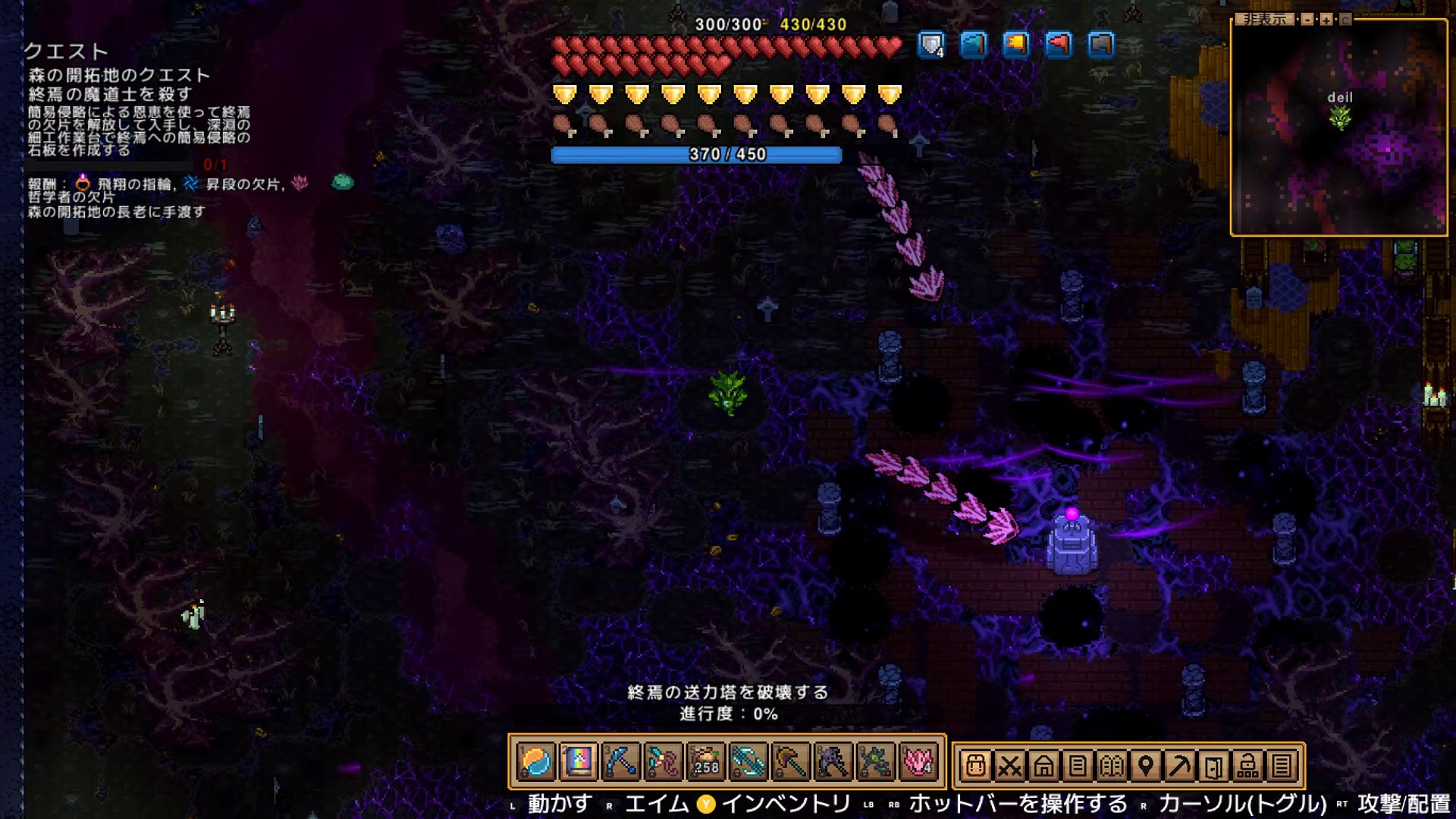
Task: Click the minimap display
Action: (1339, 129)
